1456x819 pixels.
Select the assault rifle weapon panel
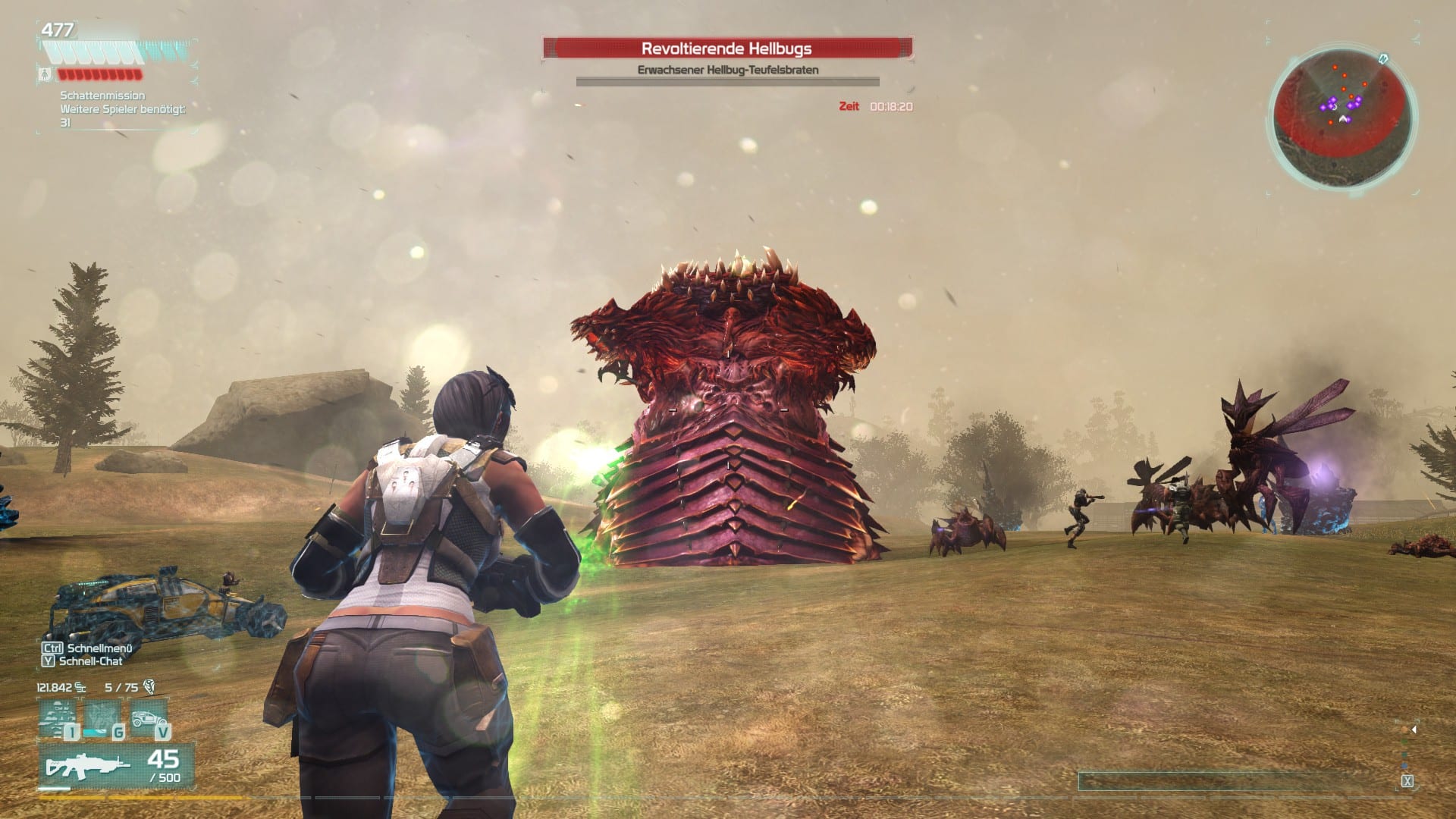pyautogui.click(x=116, y=765)
